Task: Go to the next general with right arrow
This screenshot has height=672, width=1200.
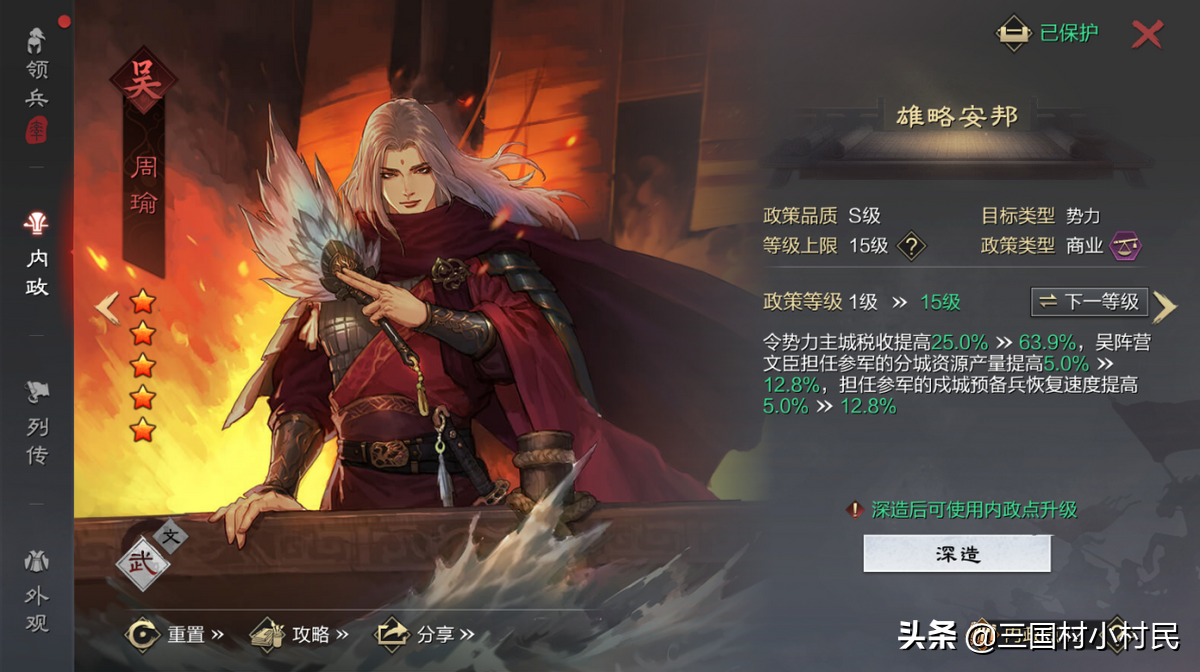Action: pos(1164,307)
